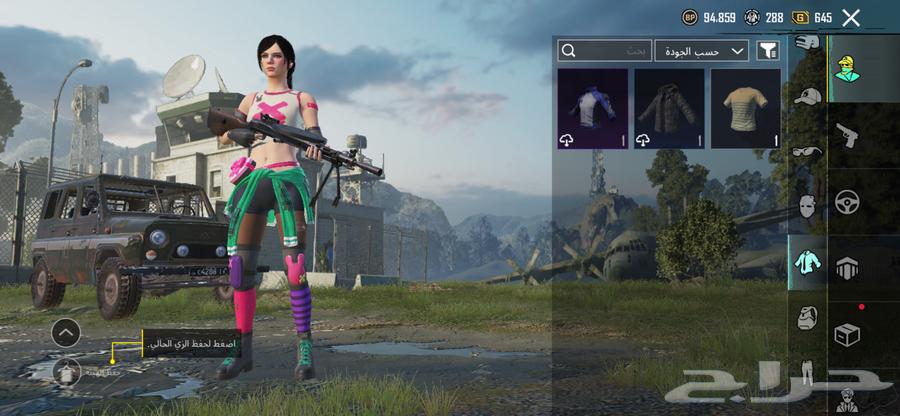Save the current outfit with hanger button

[66, 372]
